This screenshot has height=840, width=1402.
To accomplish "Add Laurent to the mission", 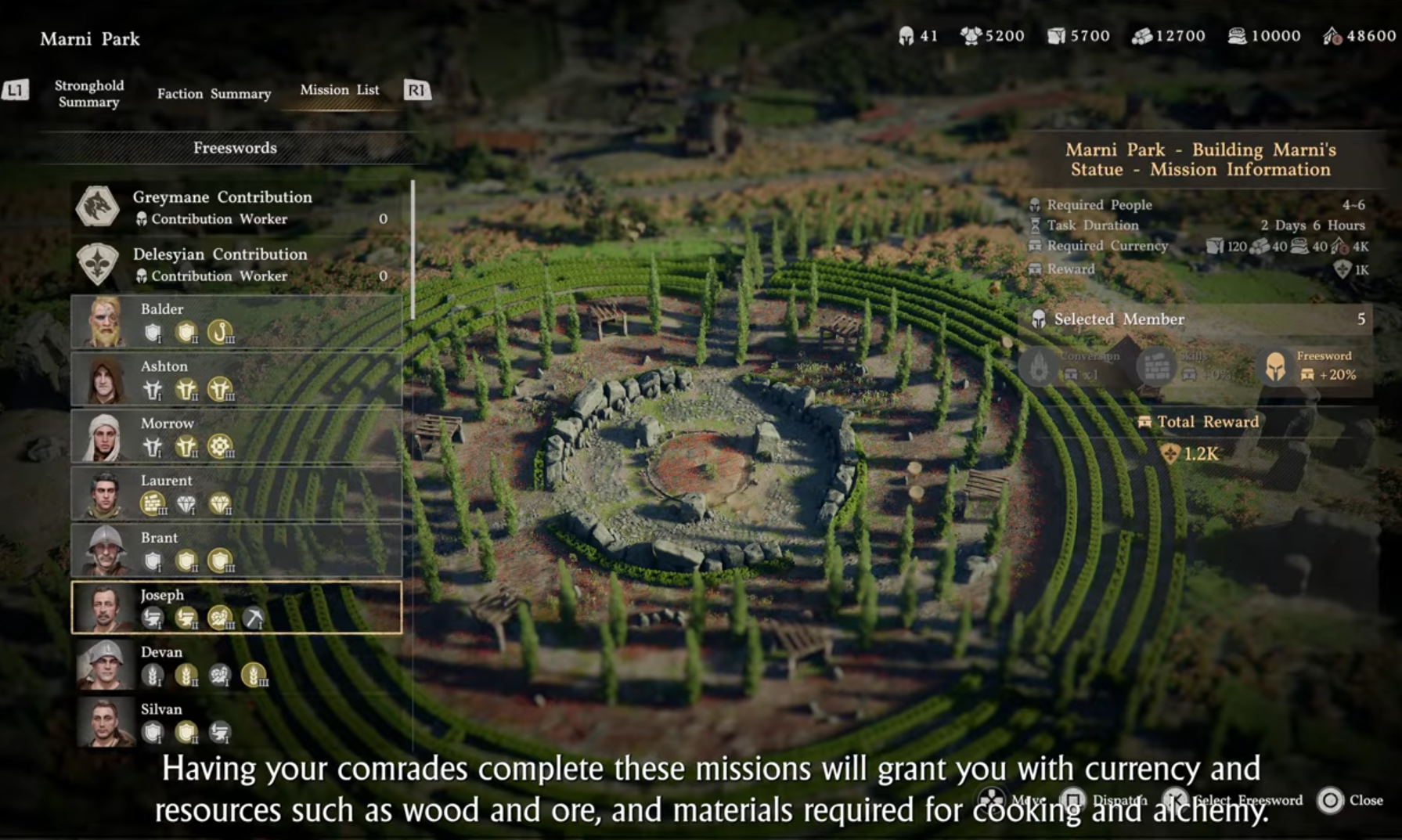I will [236, 493].
